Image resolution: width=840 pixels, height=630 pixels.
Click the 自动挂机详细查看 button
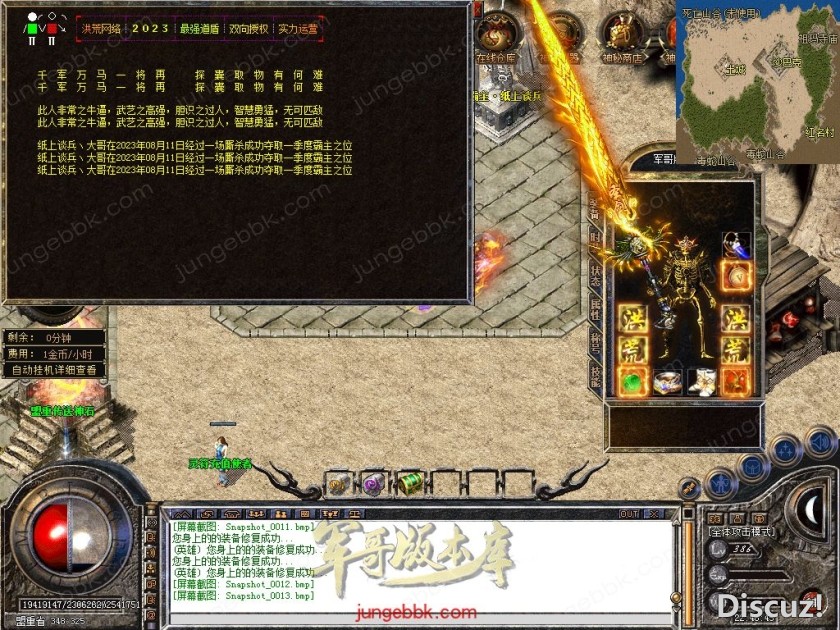(x=55, y=370)
